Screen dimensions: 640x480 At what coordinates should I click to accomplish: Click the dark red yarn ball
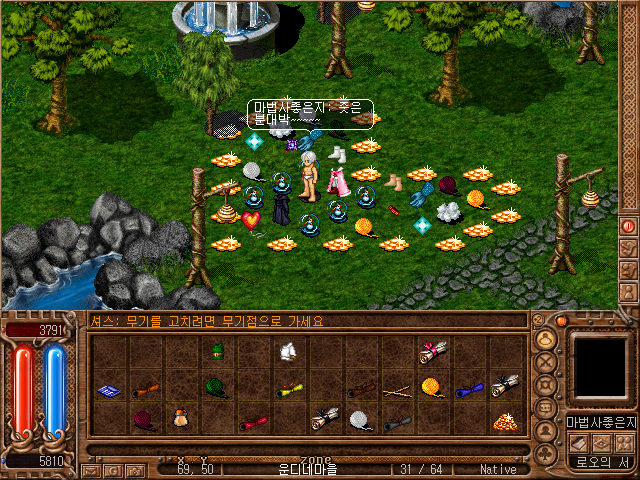(144, 420)
